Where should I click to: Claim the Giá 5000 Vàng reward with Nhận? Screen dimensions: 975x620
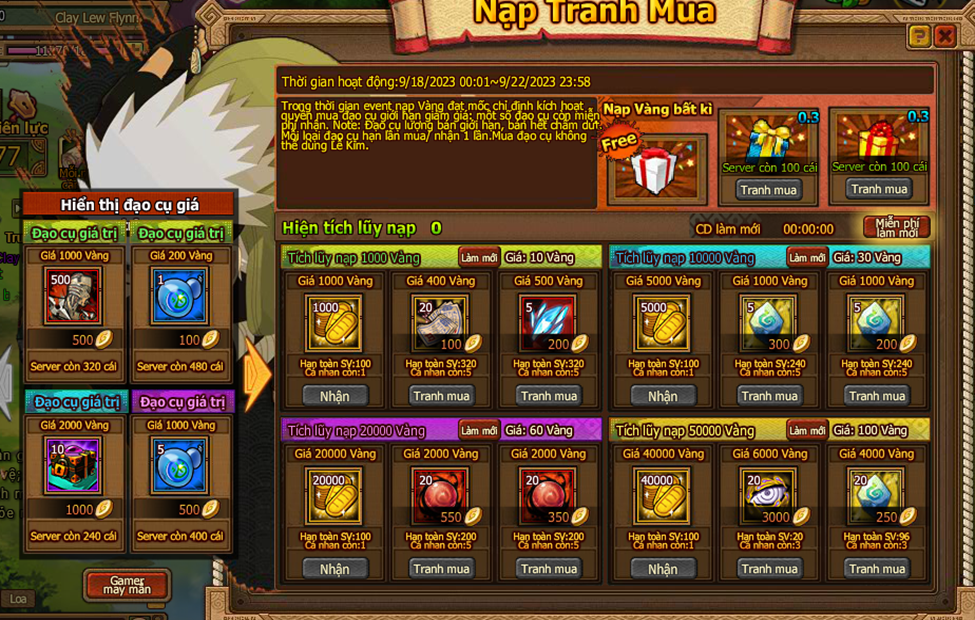pos(662,396)
